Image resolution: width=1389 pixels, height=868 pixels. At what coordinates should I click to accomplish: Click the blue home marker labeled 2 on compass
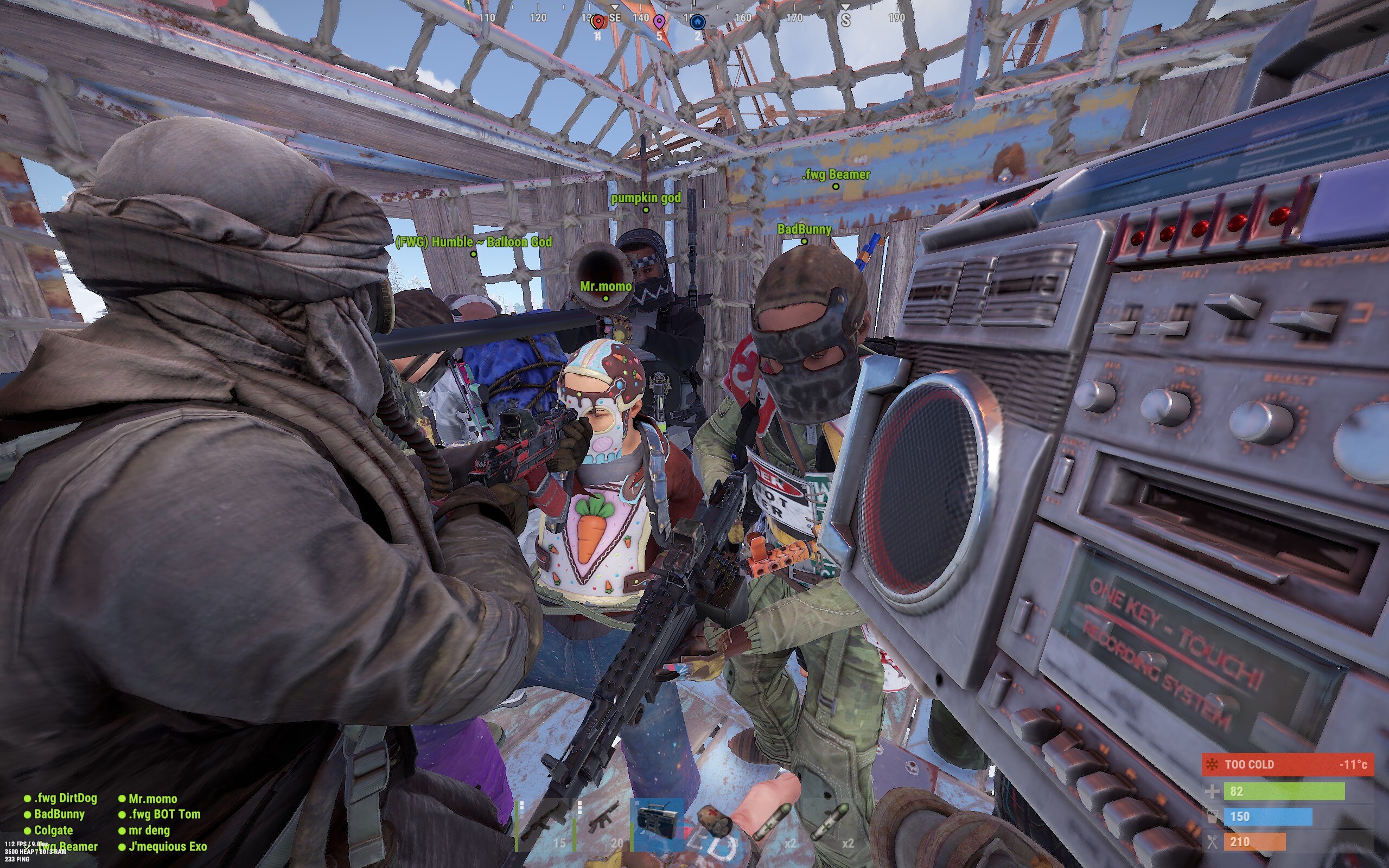(697, 22)
